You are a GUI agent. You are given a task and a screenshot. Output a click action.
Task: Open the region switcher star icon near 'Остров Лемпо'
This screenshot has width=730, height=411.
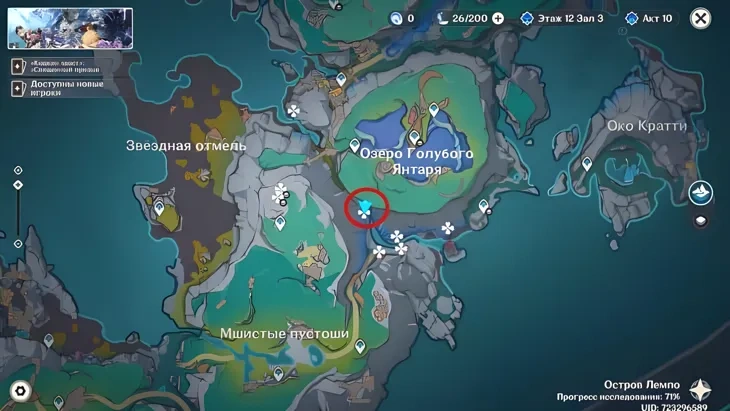[x=700, y=390]
